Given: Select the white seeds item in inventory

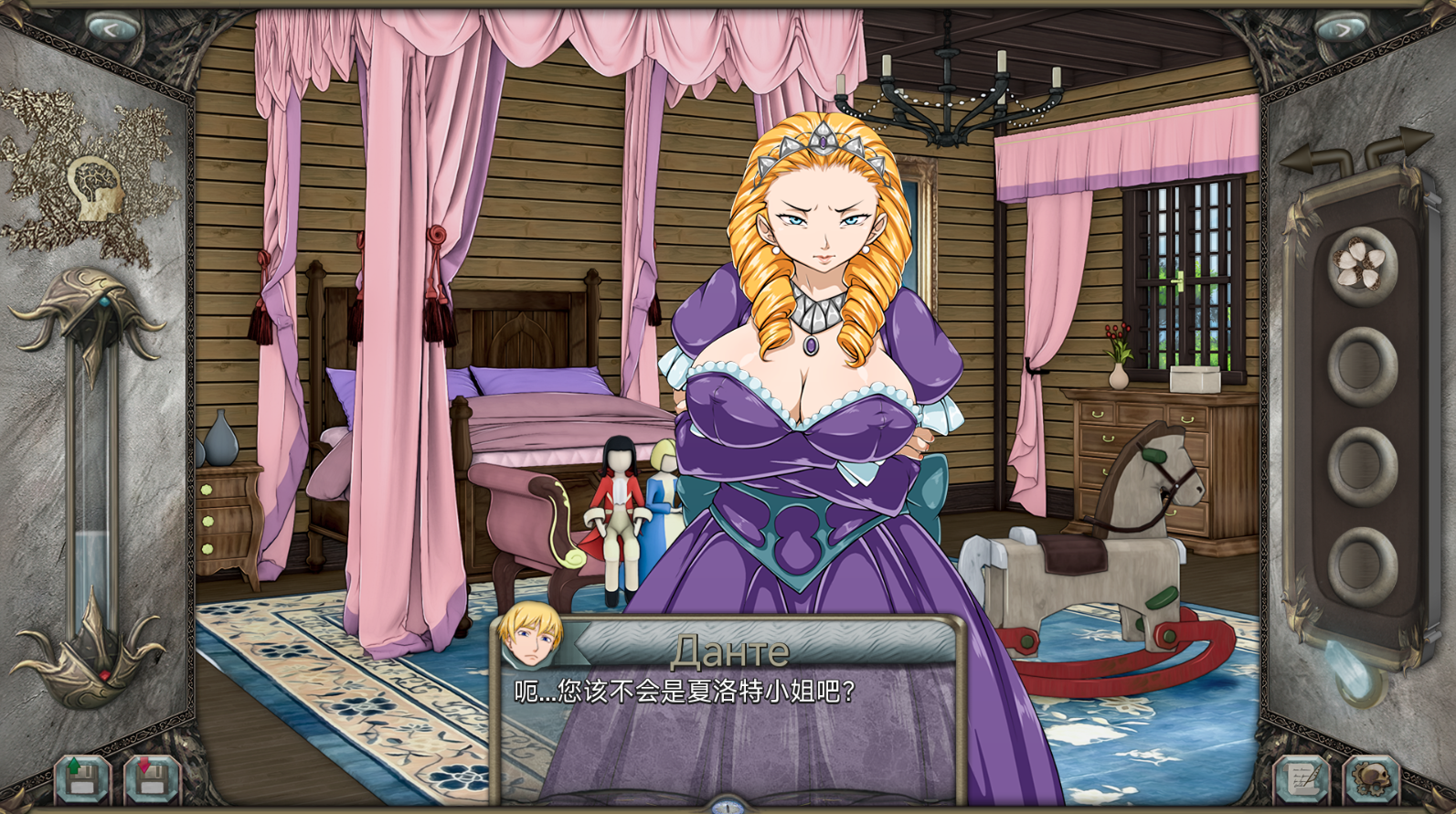Looking at the screenshot, I should pos(1362,263).
